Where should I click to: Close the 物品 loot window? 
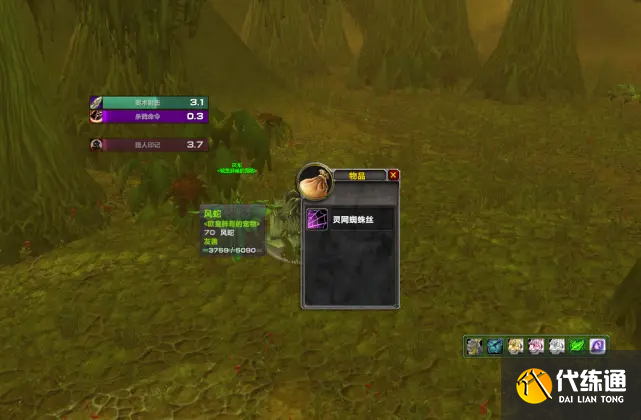click(x=393, y=175)
